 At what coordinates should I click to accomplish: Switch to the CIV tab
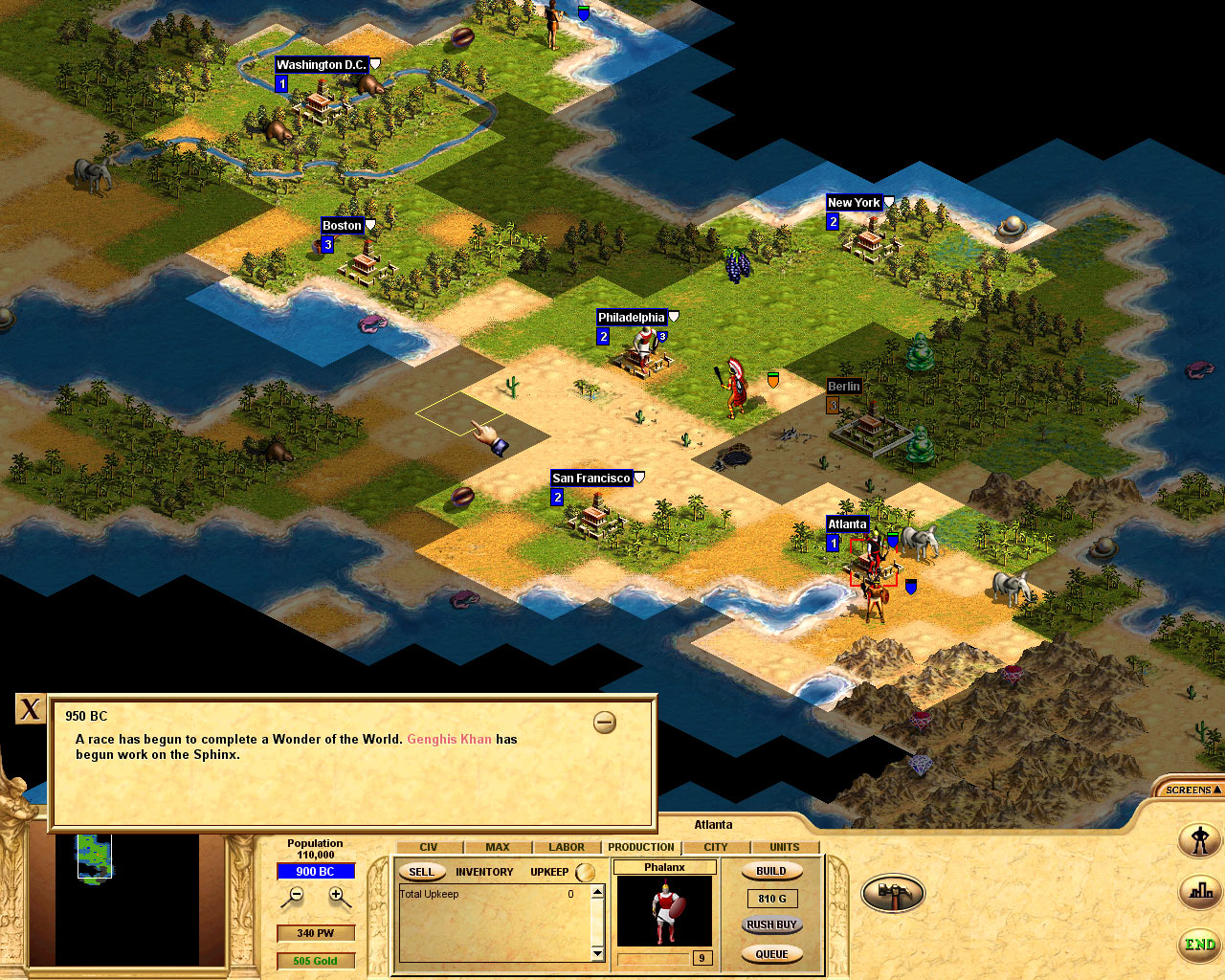tap(428, 847)
